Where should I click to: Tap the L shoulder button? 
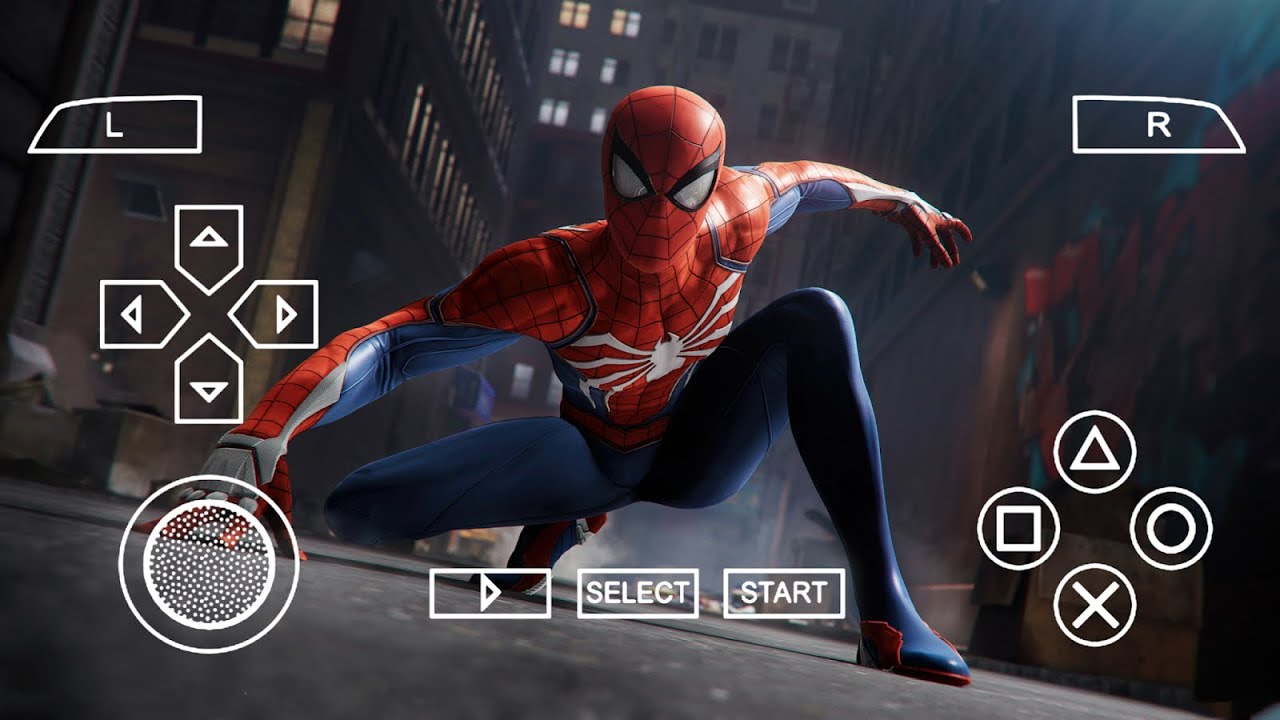pos(115,125)
